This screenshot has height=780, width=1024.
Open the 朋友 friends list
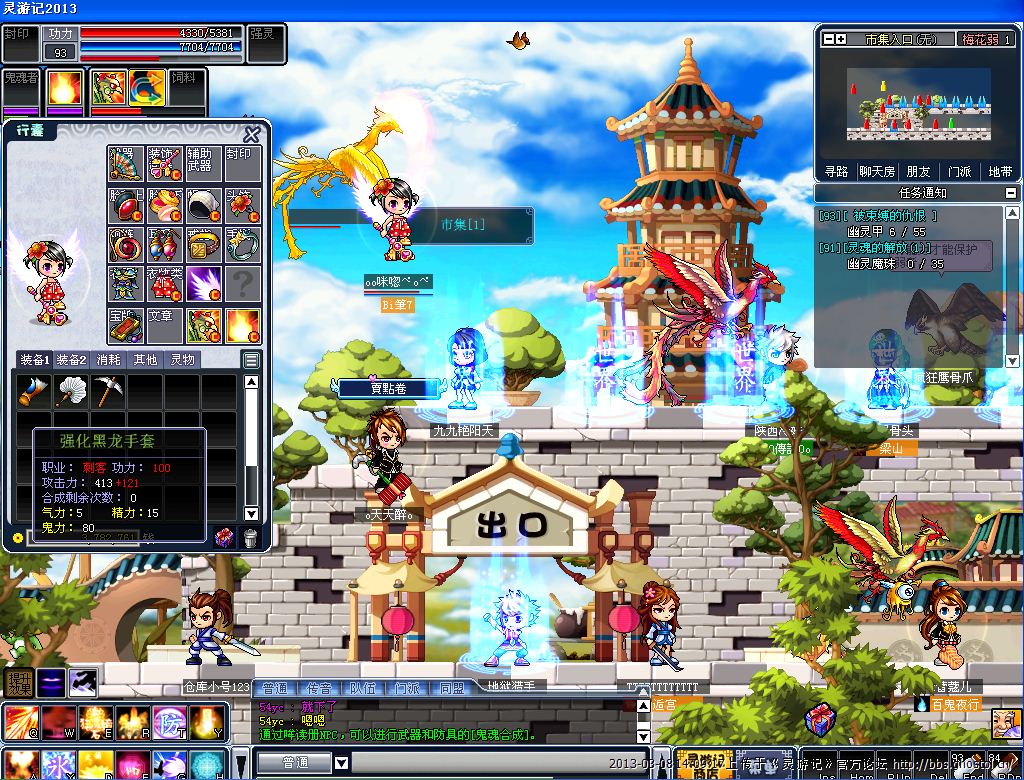pyautogui.click(x=918, y=171)
